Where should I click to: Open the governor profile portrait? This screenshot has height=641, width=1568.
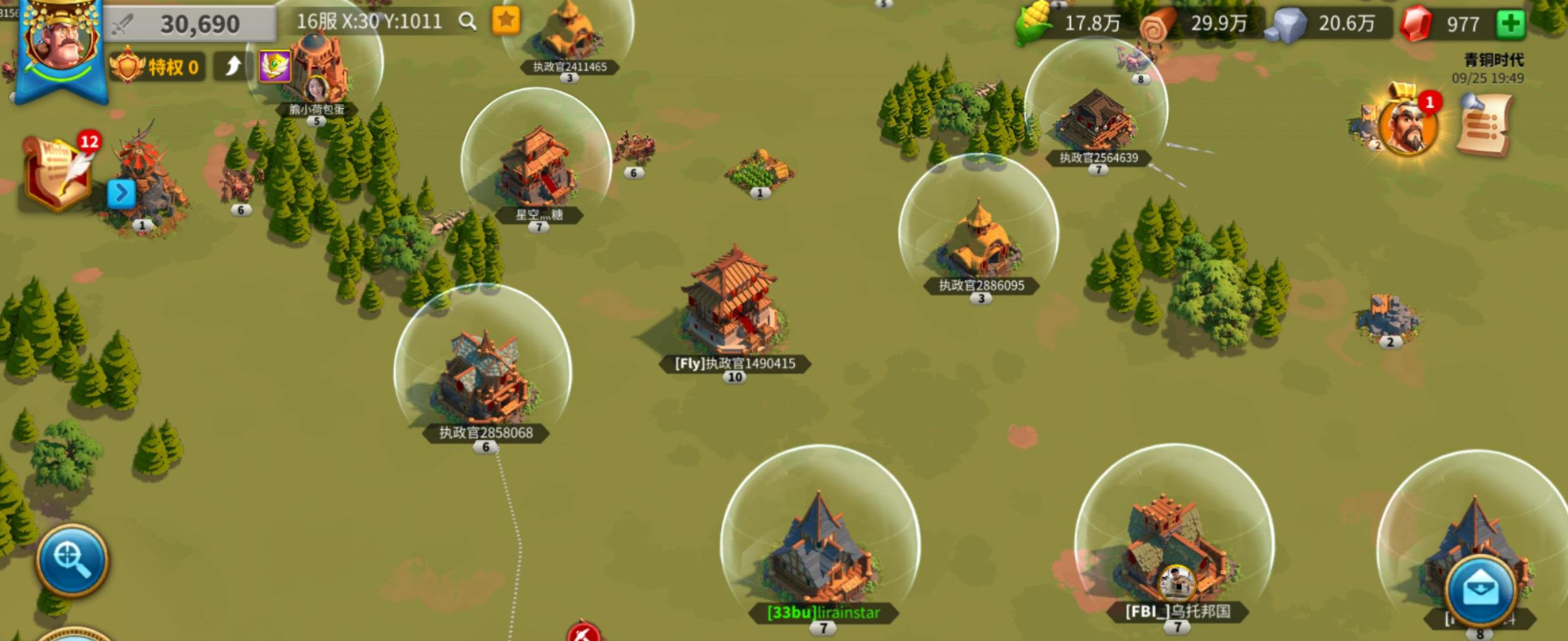[60, 39]
